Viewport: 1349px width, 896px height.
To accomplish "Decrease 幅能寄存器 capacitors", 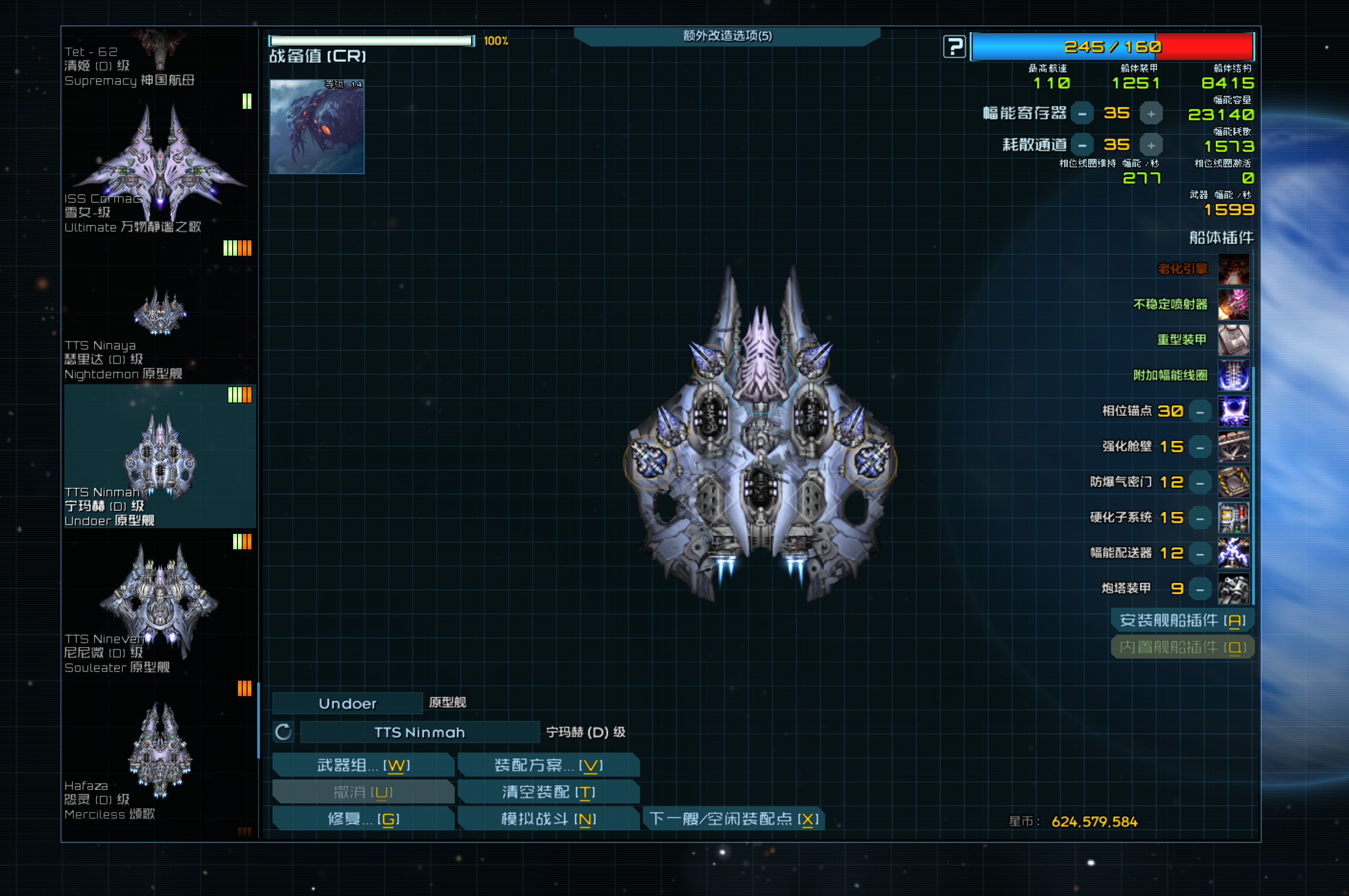I will coord(1082,114).
